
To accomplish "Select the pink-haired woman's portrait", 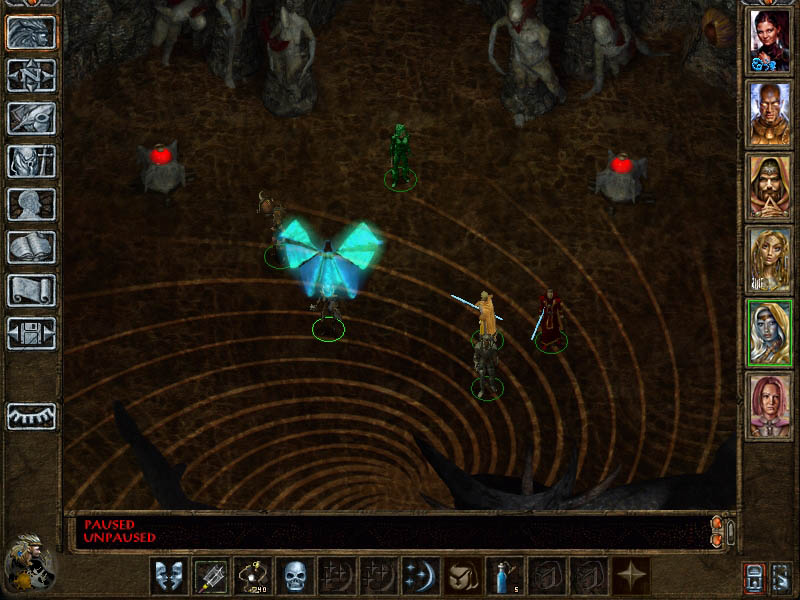I will point(770,406).
